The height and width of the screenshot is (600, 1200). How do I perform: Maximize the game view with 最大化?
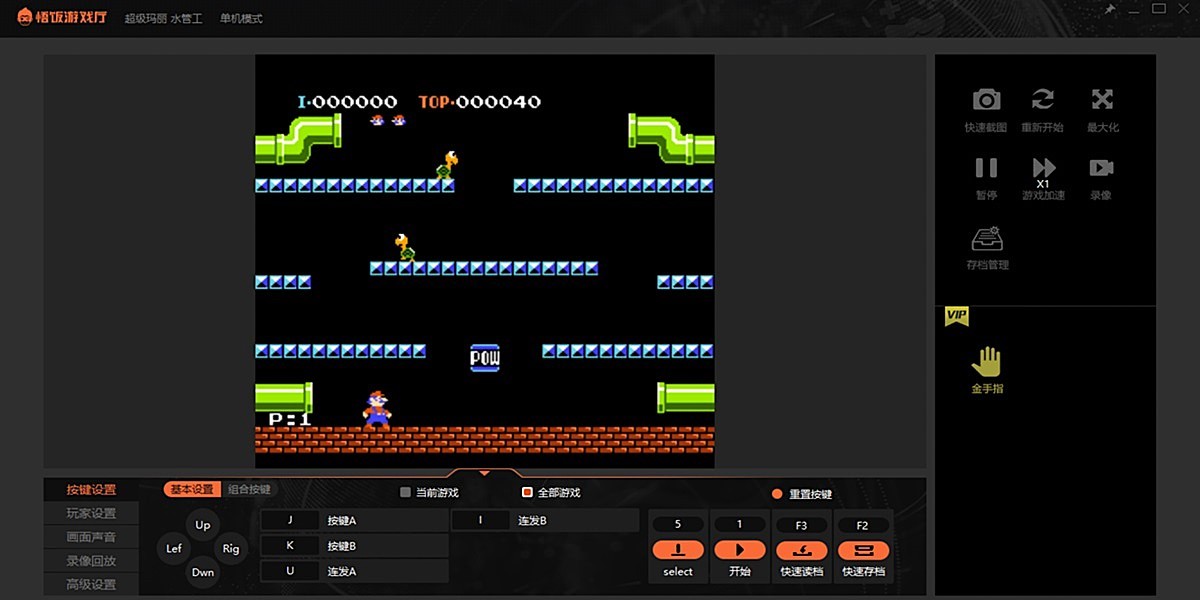(1102, 100)
